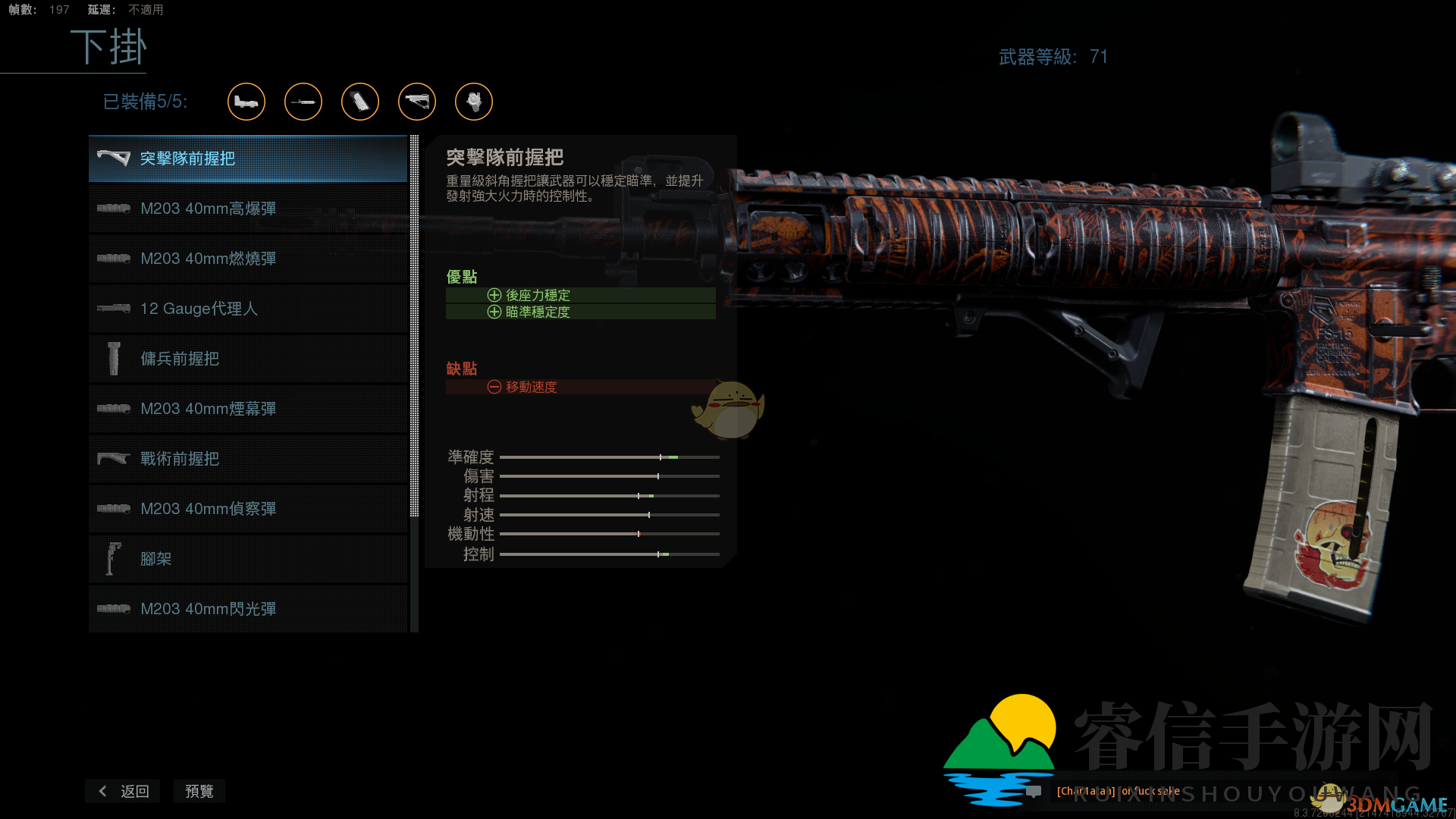This screenshot has width=1456, height=819.
Task: Pick the 戰術前握把 attachment
Action: [248, 459]
